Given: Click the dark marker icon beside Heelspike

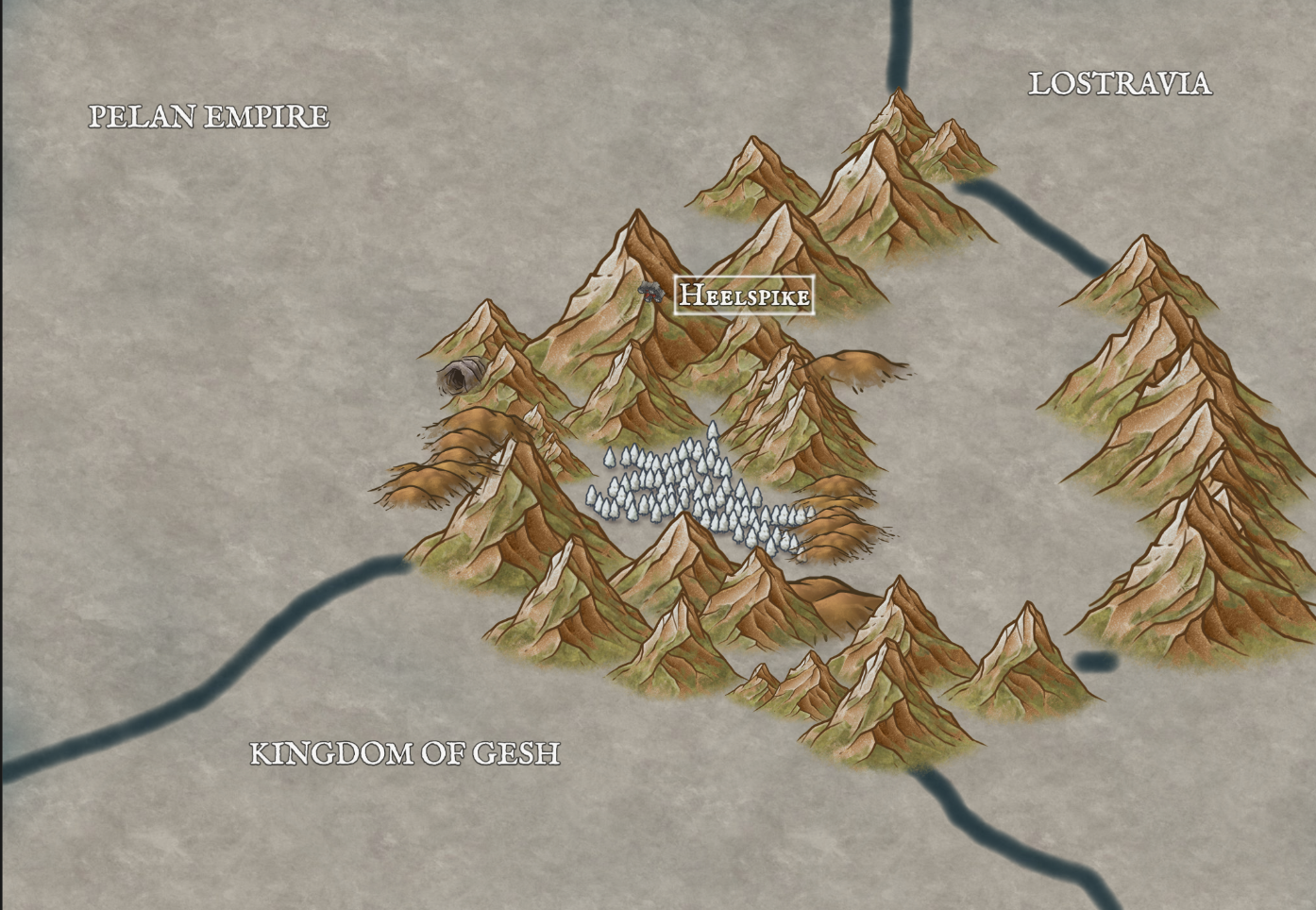Looking at the screenshot, I should pyautogui.click(x=650, y=292).
